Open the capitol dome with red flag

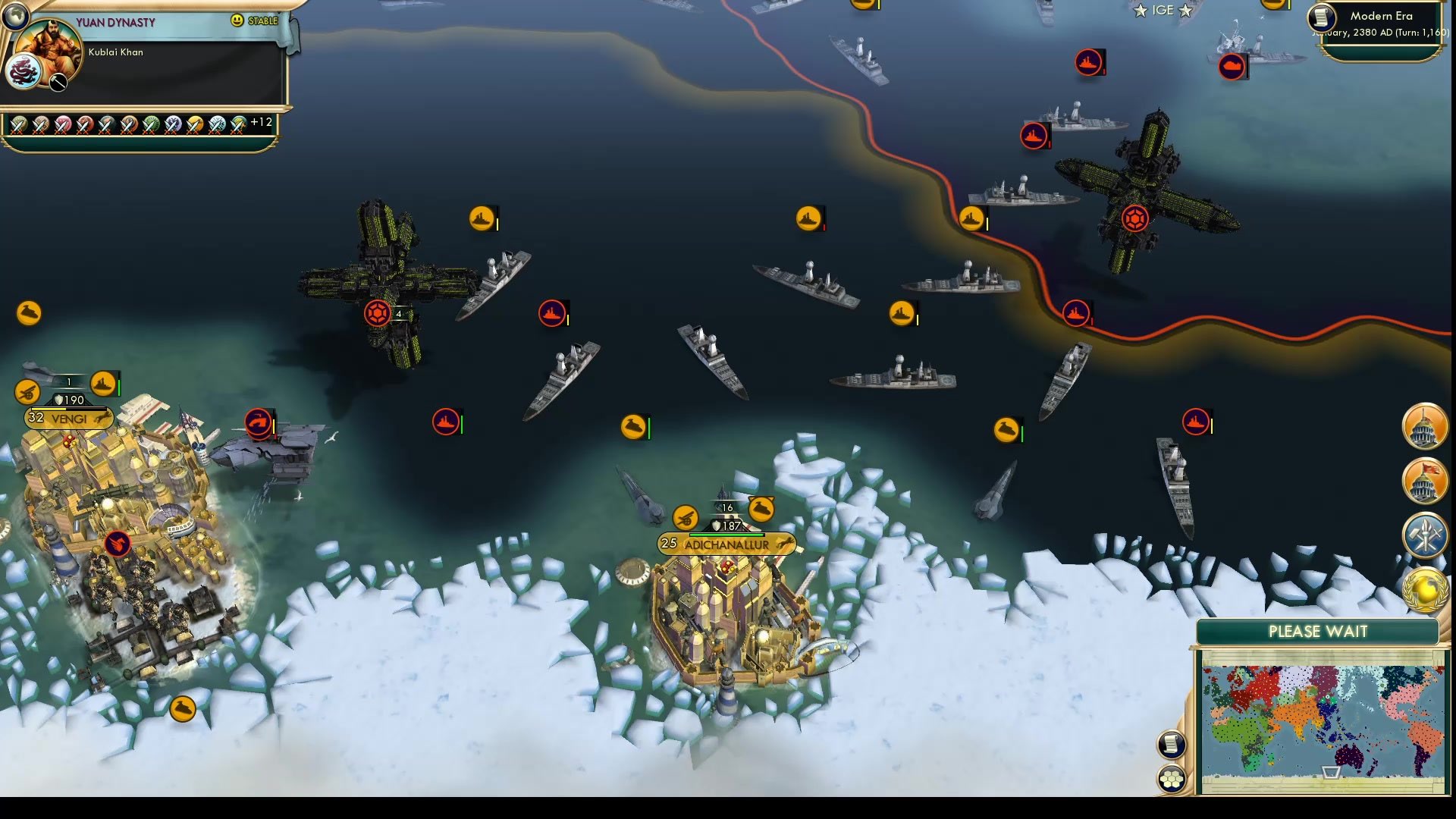[x=1425, y=481]
